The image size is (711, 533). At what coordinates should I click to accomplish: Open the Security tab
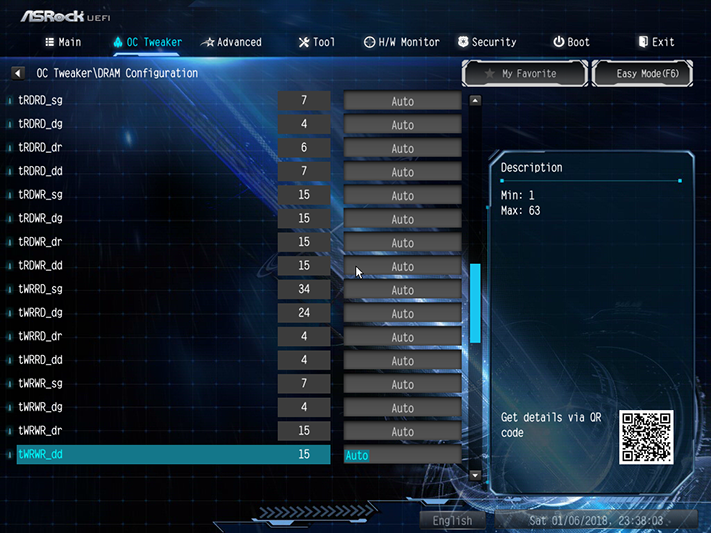point(487,42)
